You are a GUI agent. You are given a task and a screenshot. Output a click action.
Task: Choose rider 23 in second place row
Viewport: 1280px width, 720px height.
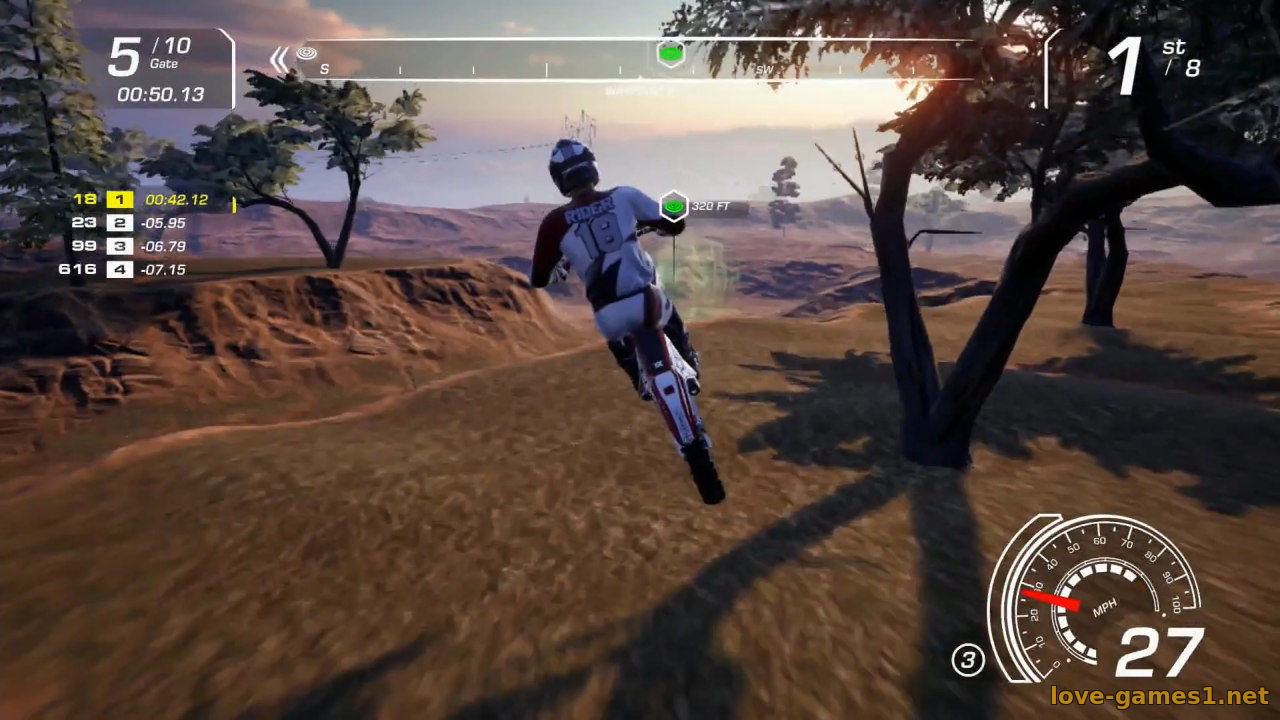click(85, 223)
